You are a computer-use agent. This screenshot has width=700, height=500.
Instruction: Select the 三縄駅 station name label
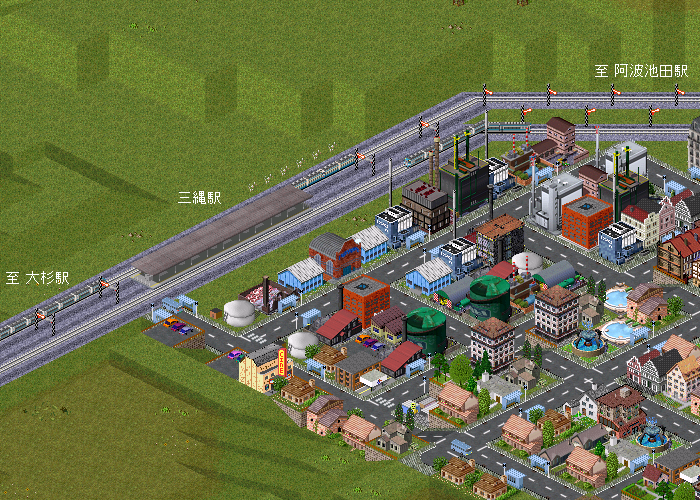(x=199, y=198)
